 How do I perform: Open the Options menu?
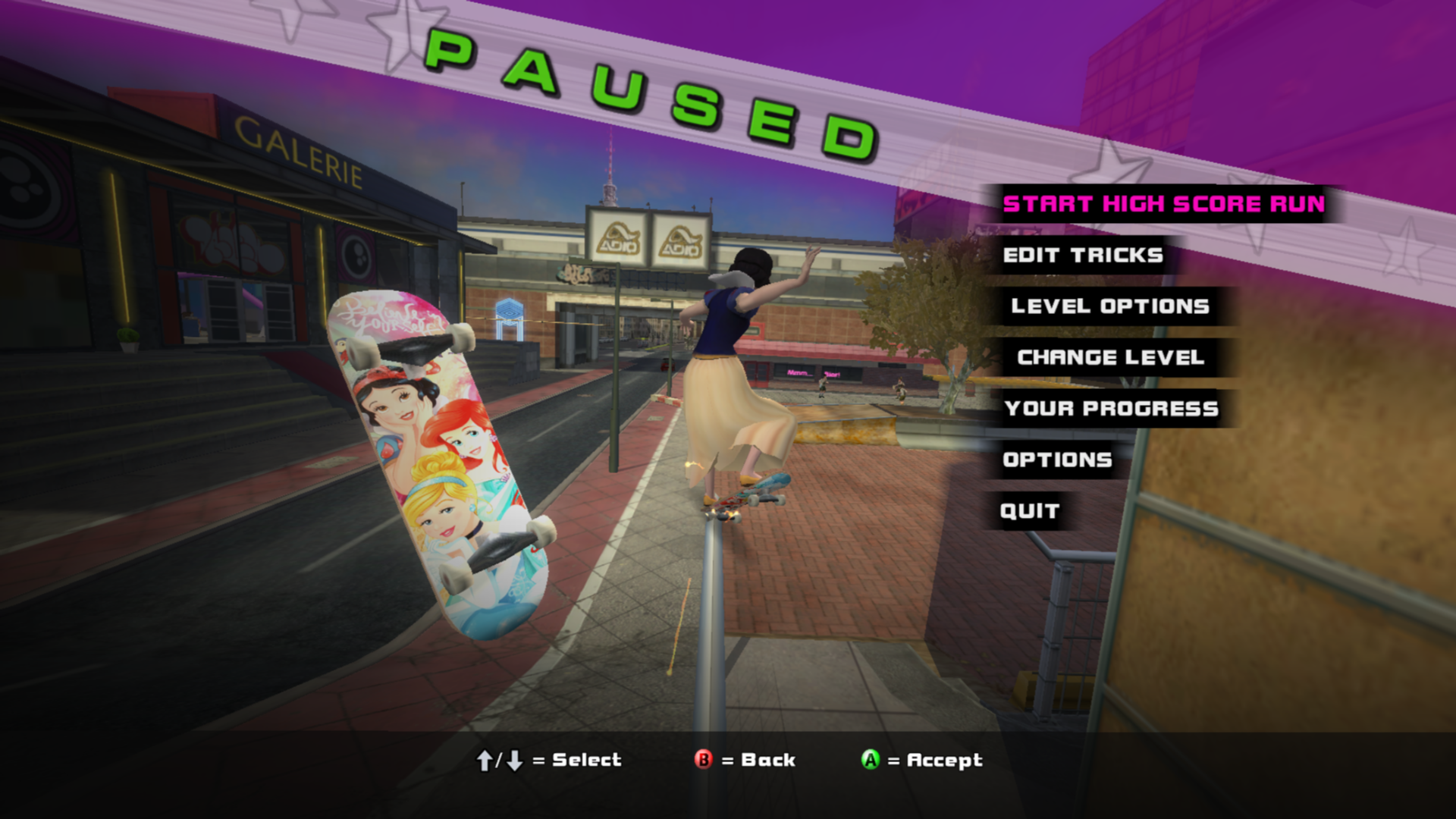tap(1057, 460)
